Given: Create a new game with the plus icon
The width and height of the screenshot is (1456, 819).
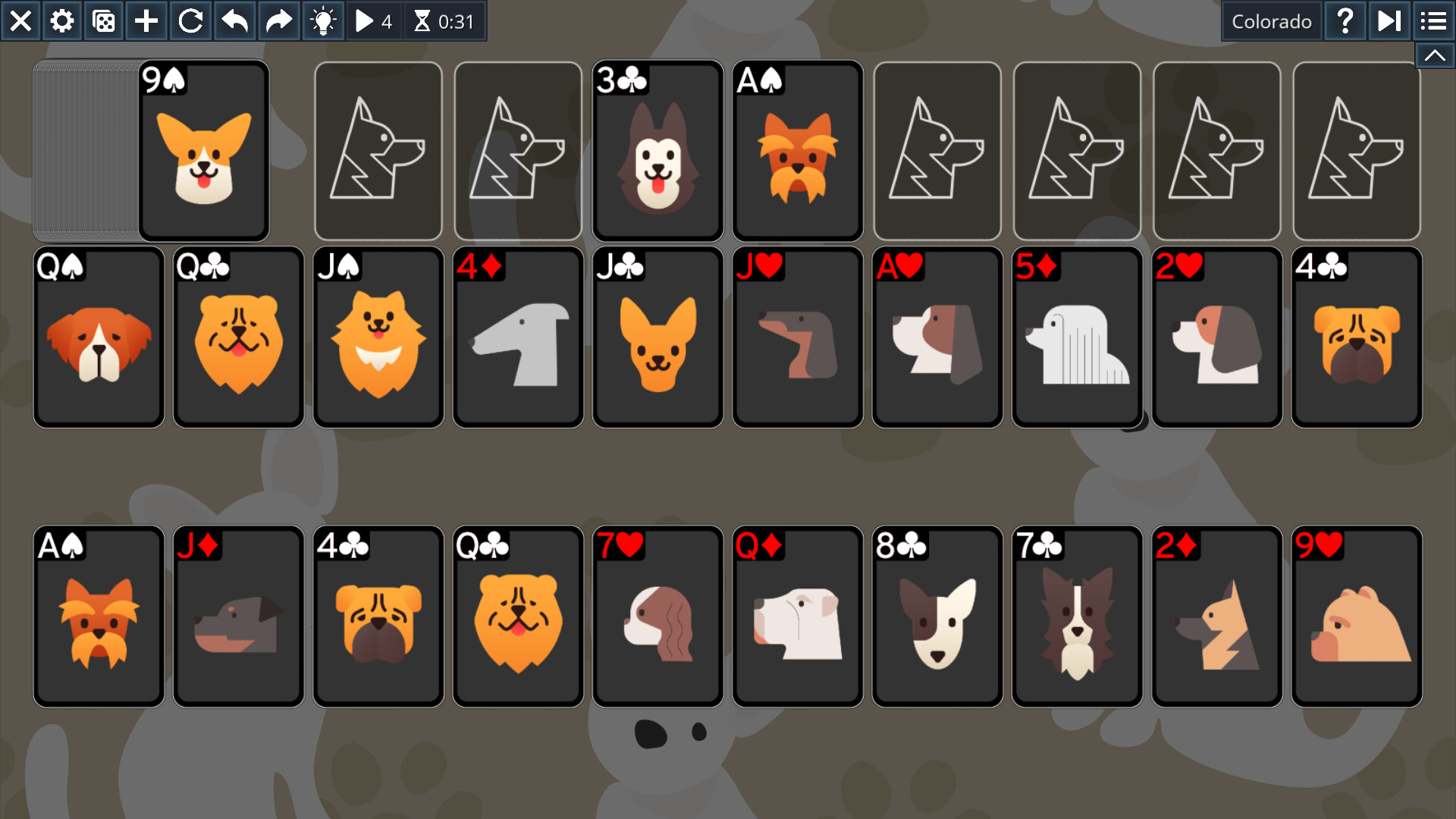Looking at the screenshot, I should click(x=146, y=20).
